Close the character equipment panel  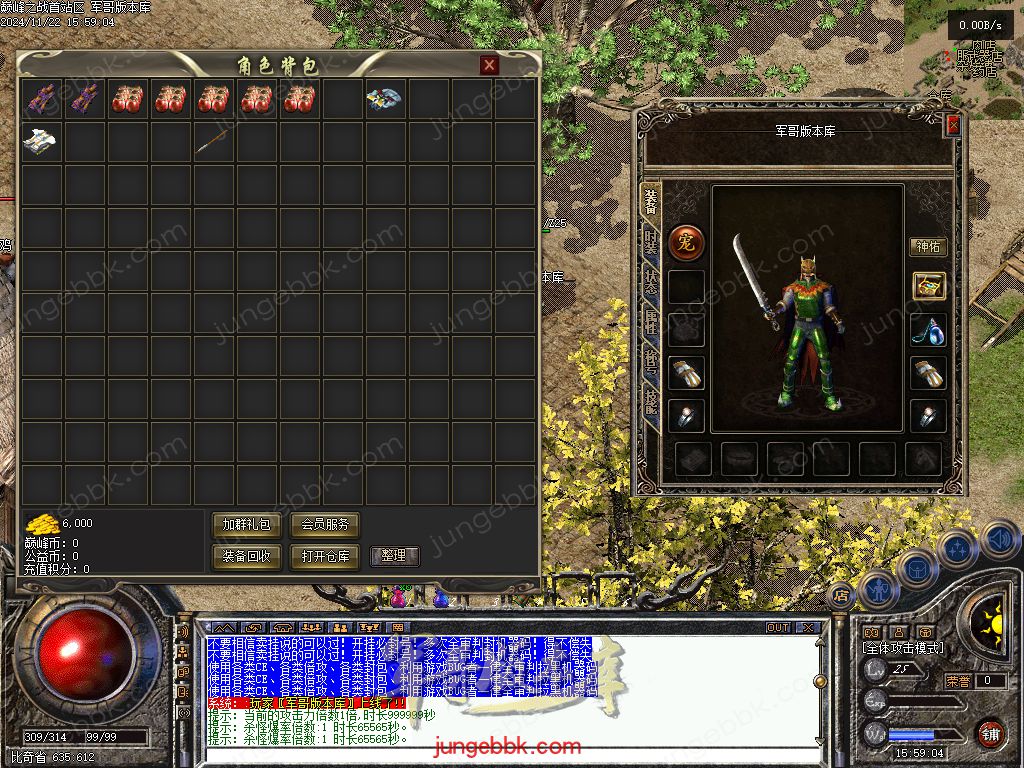[x=953, y=125]
